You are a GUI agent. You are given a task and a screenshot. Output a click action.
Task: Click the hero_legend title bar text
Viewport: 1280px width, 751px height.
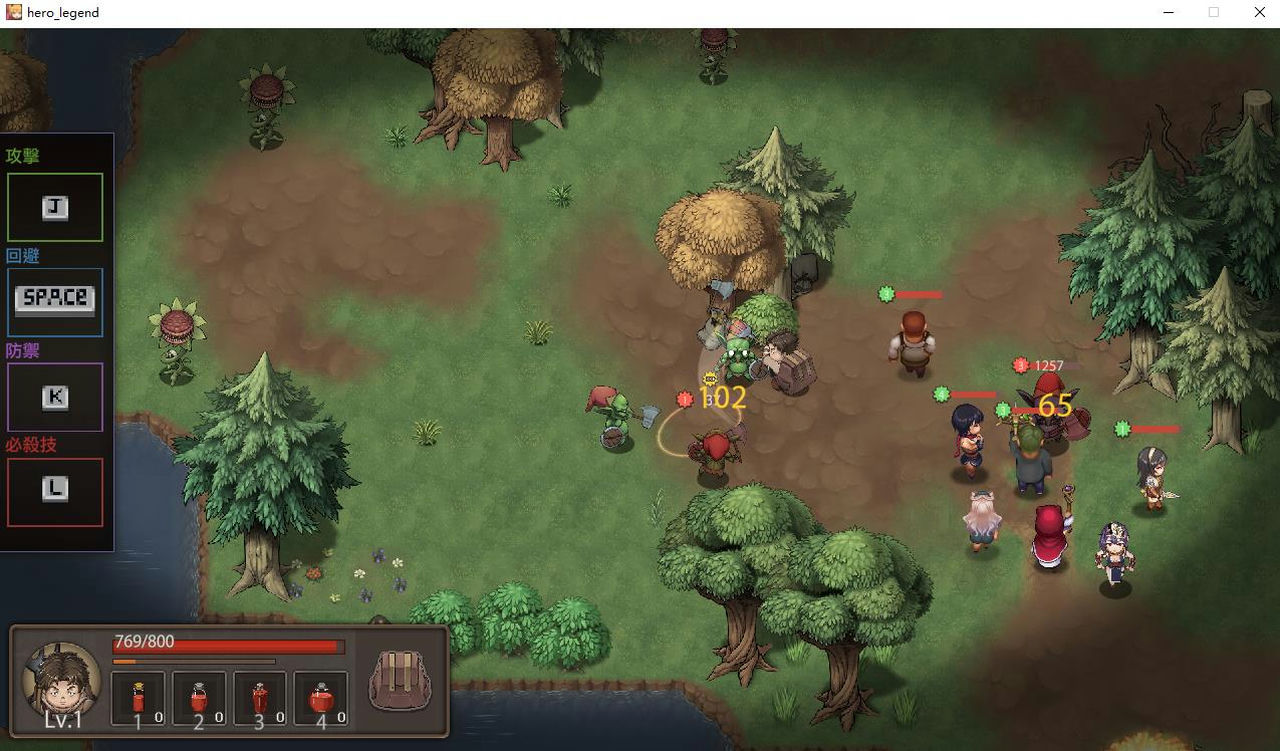coord(63,12)
